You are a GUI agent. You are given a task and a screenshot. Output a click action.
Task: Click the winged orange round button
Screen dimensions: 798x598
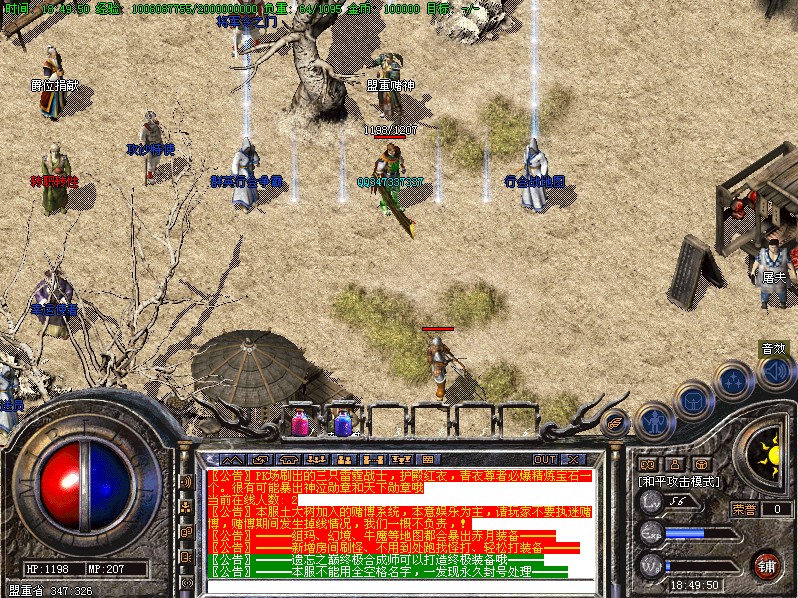616,422
